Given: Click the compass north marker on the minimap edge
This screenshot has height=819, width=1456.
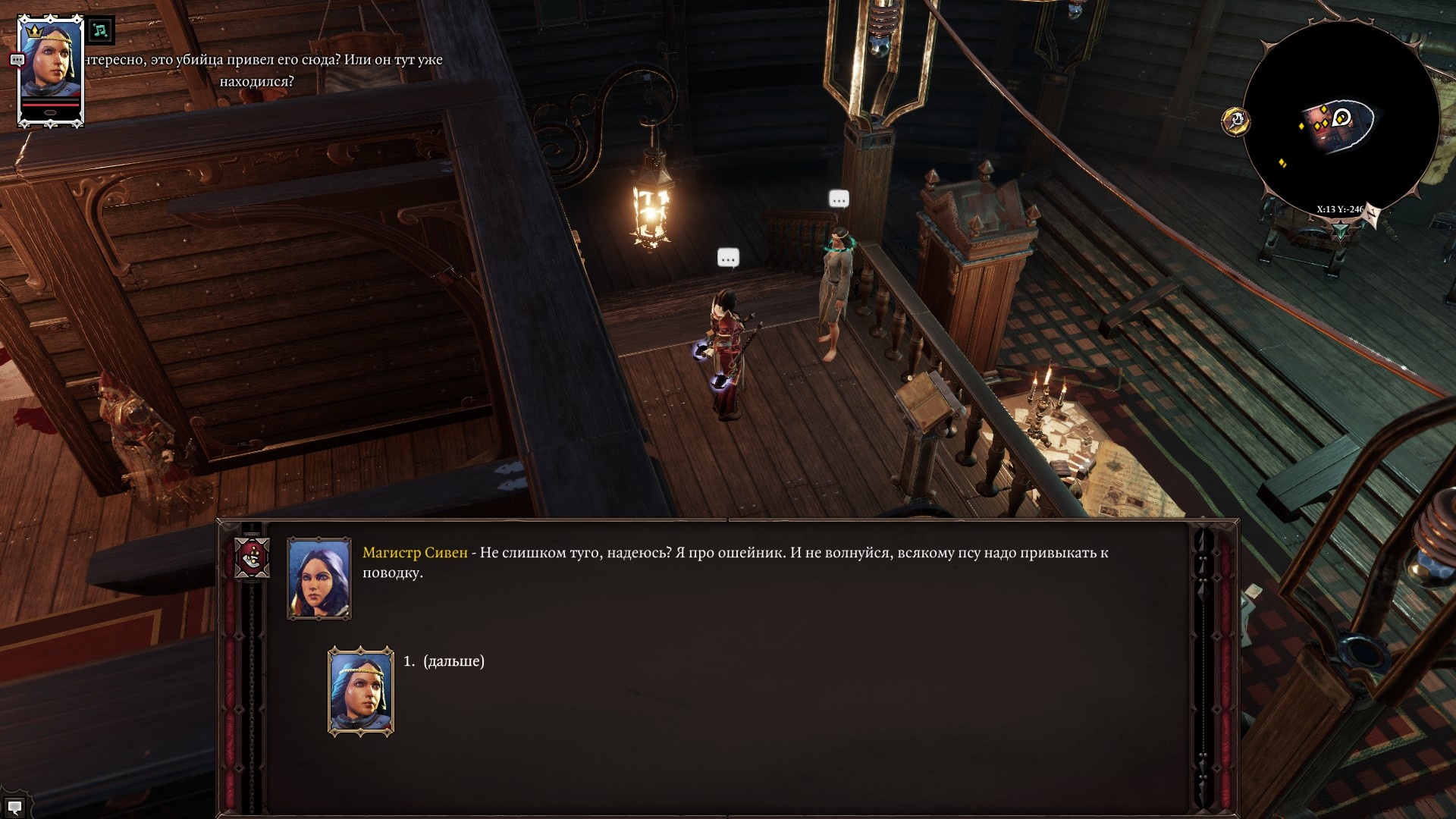Looking at the screenshot, I should click(1373, 212).
